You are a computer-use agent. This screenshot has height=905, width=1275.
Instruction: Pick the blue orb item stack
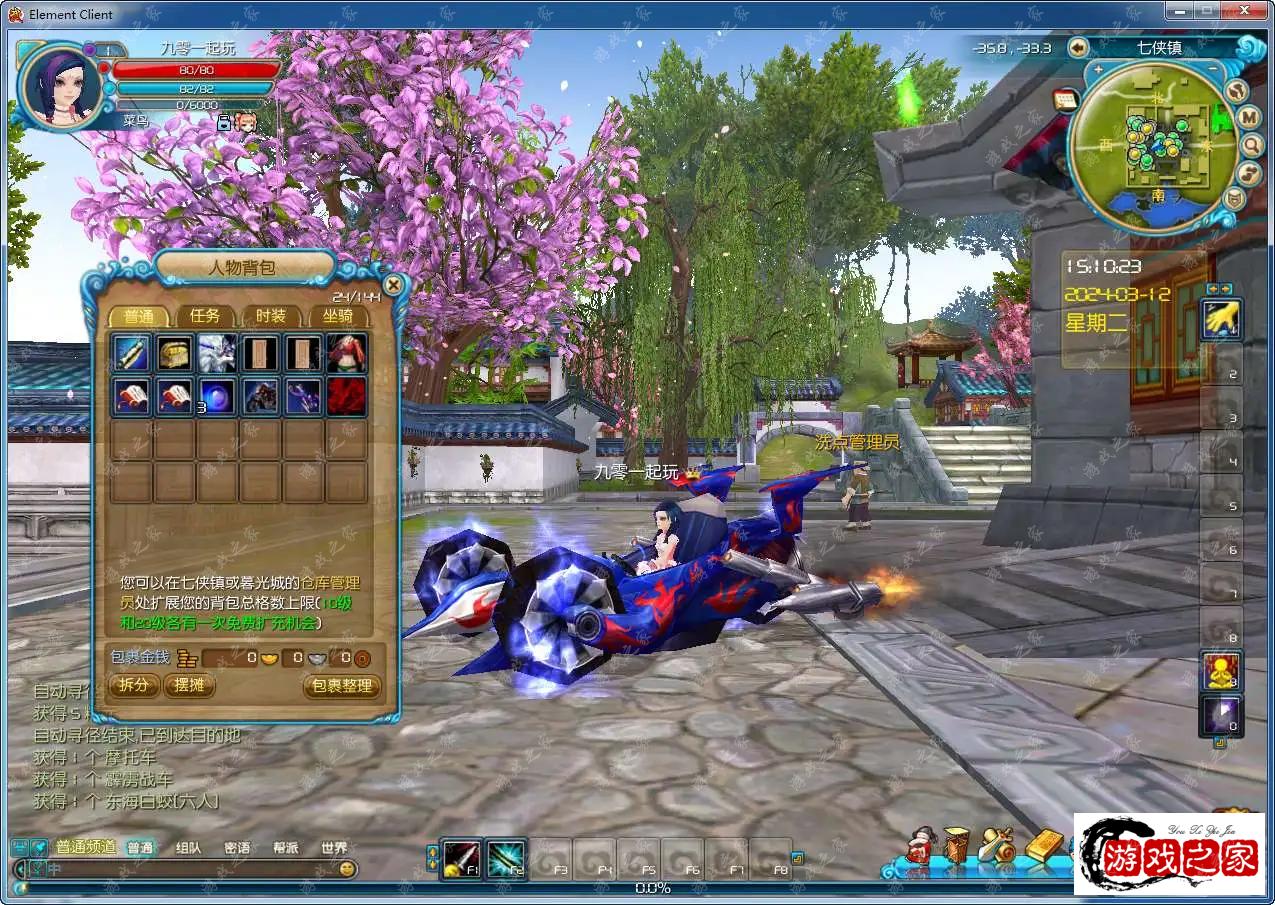click(x=217, y=395)
